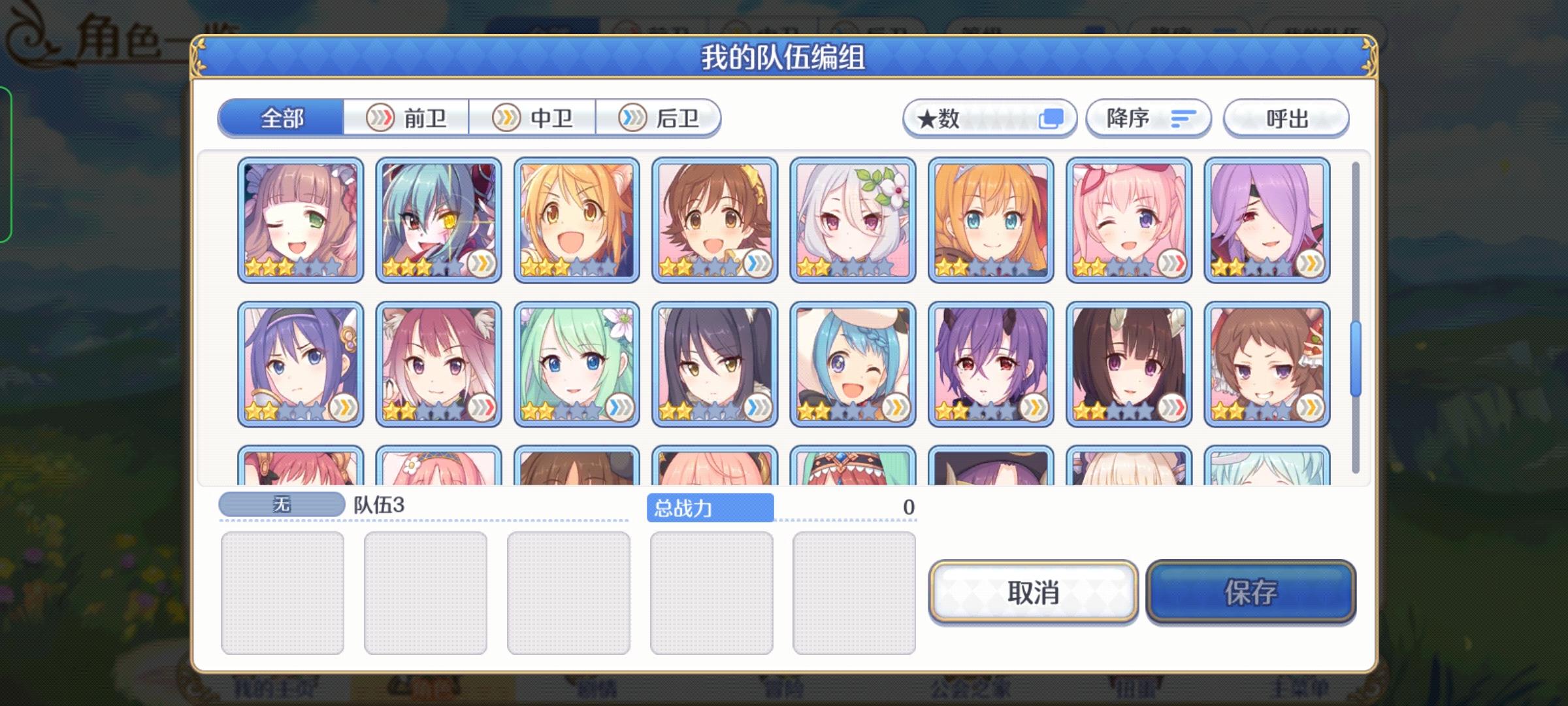Click the 保存 save button
1568x706 pixels.
(x=1250, y=594)
